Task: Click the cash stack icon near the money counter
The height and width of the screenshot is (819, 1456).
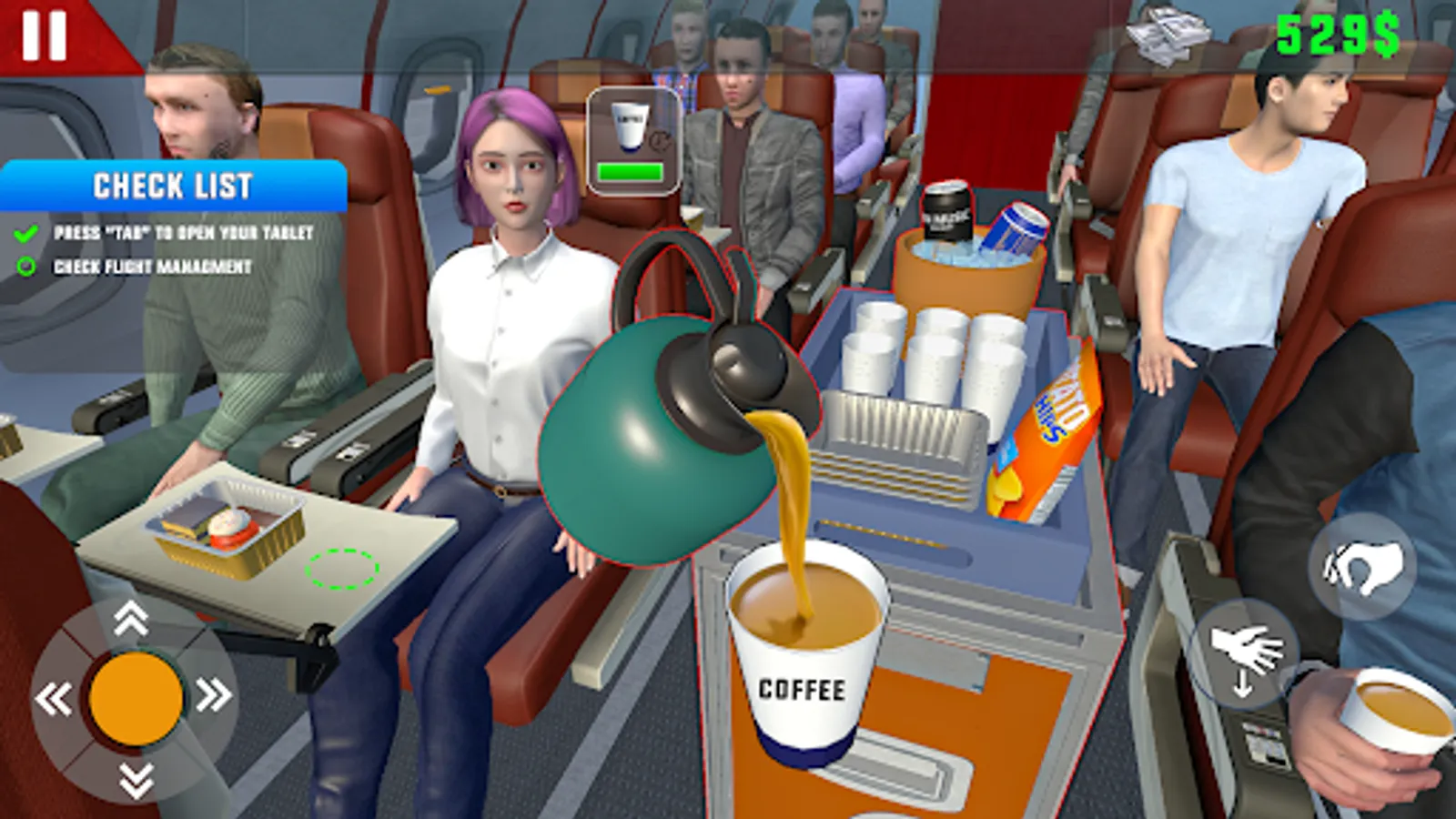Action: click(x=1168, y=35)
